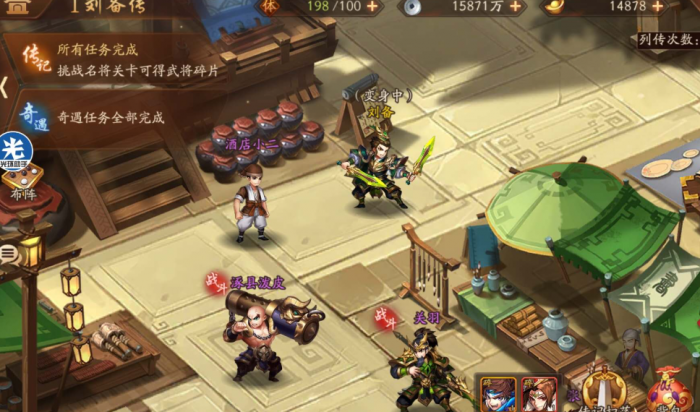This screenshot has width=700, height=412.
Task: Collapse the quest panel with the left arrow
Action: point(5,88)
